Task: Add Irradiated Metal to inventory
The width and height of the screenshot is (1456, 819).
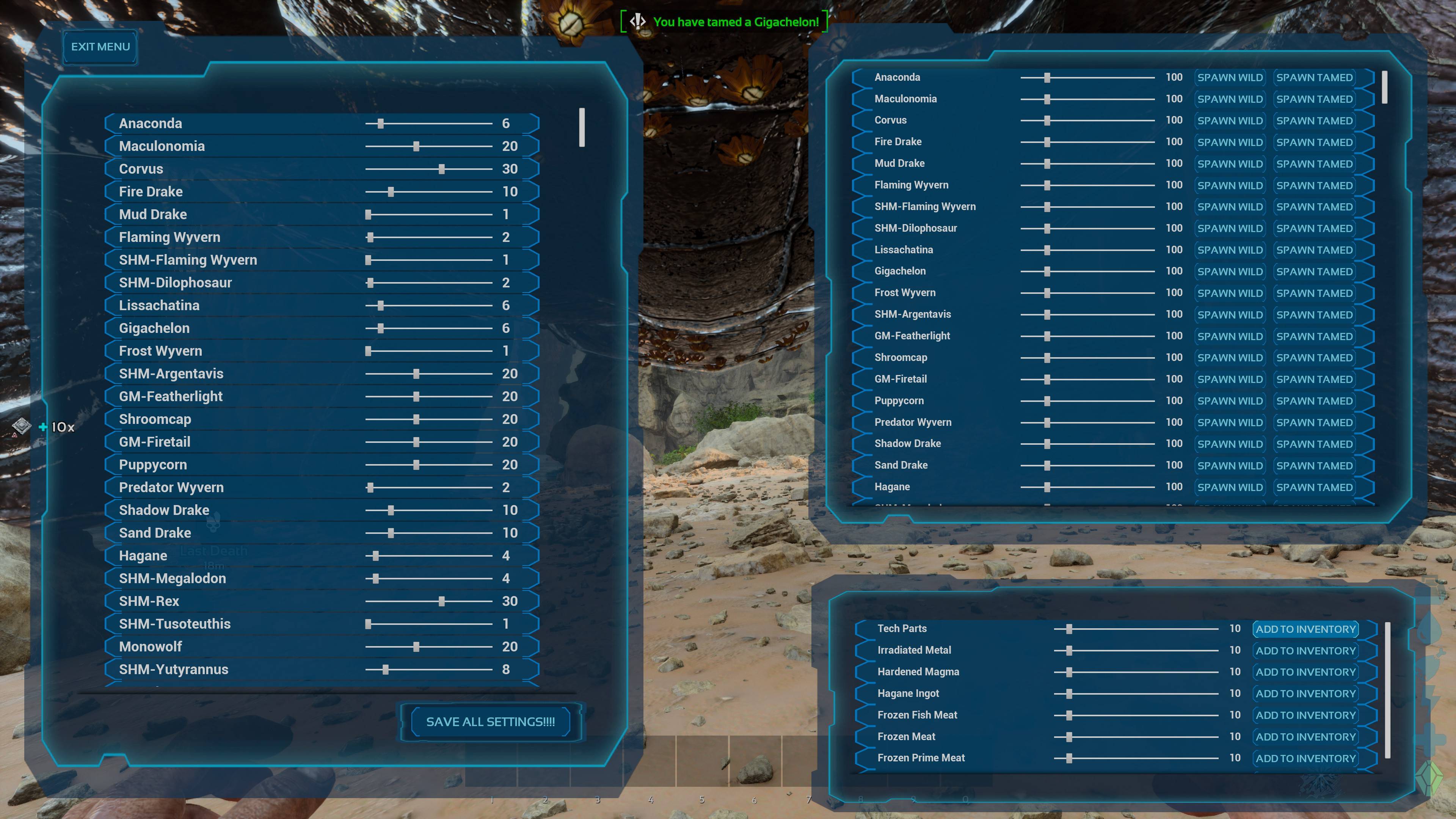Action: (x=1305, y=650)
